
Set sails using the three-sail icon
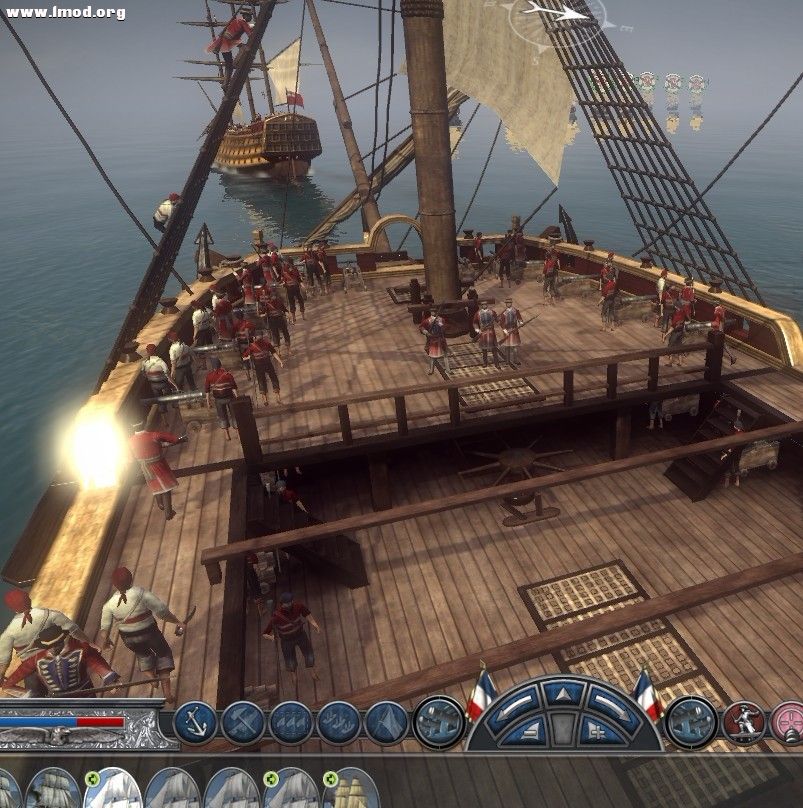tap(291, 722)
